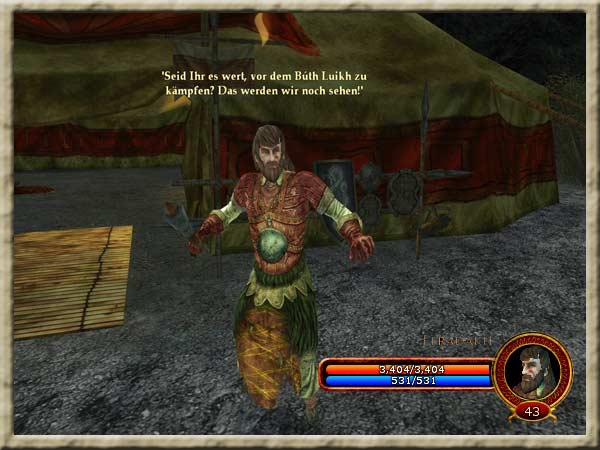Click the bearded target portrait in the unit frame

(532, 370)
